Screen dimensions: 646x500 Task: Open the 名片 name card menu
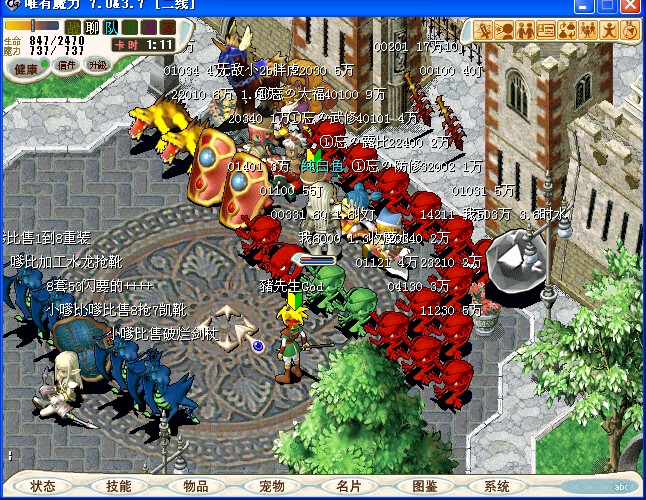(x=348, y=486)
